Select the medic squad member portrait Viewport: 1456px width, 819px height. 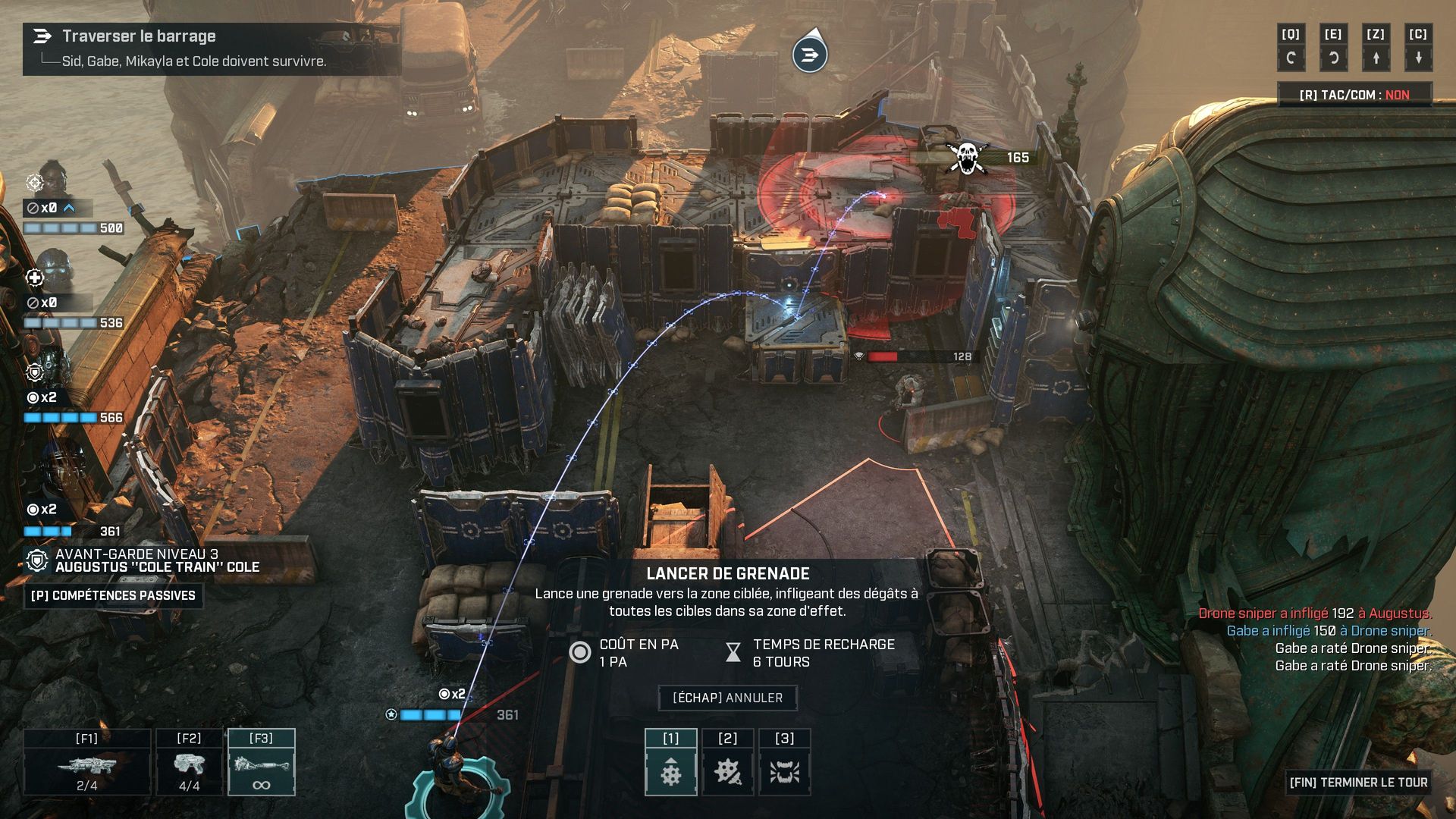[53, 273]
